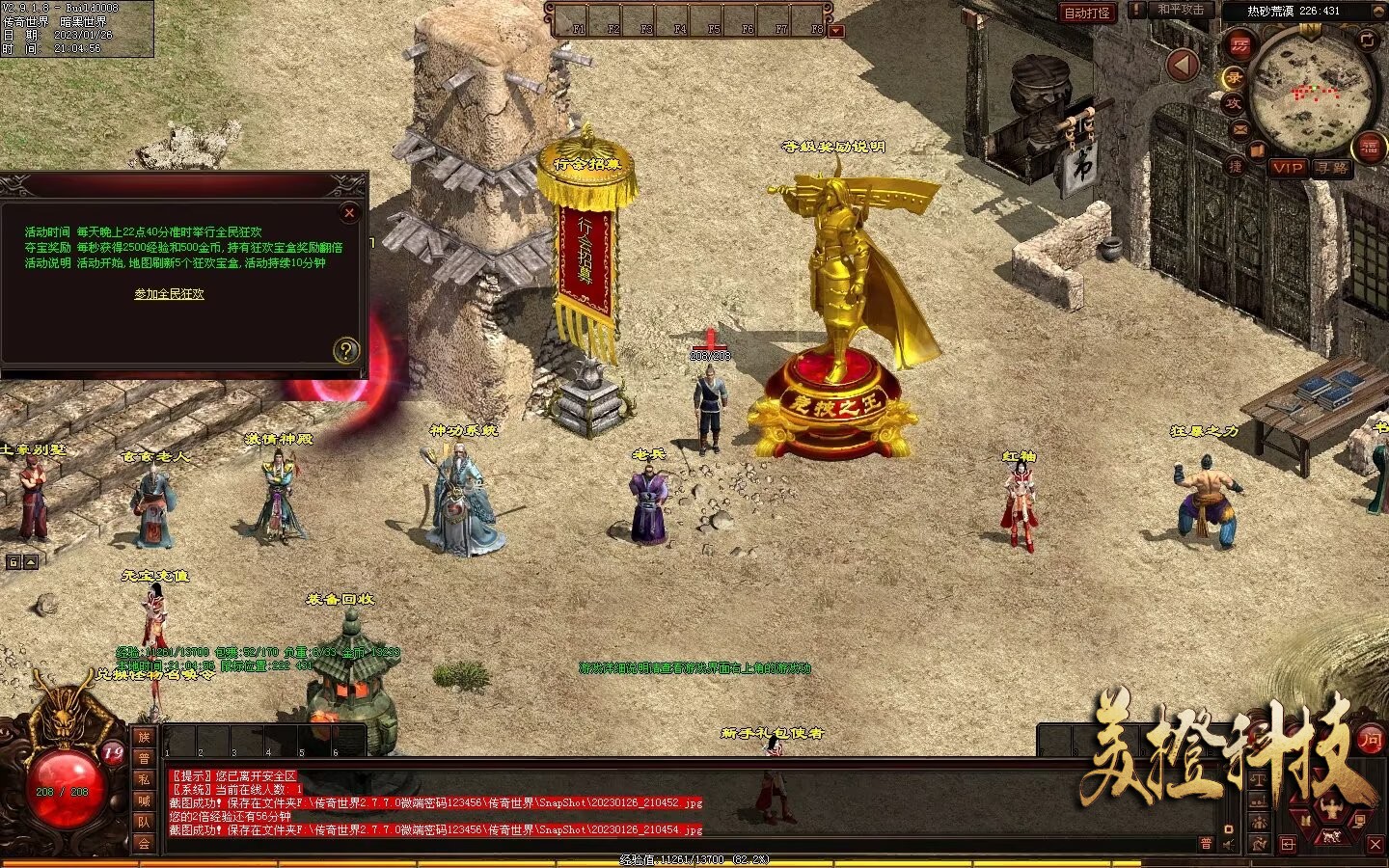Open the trade scales icon
Image resolution: width=1389 pixels, height=868 pixels.
1259,778
